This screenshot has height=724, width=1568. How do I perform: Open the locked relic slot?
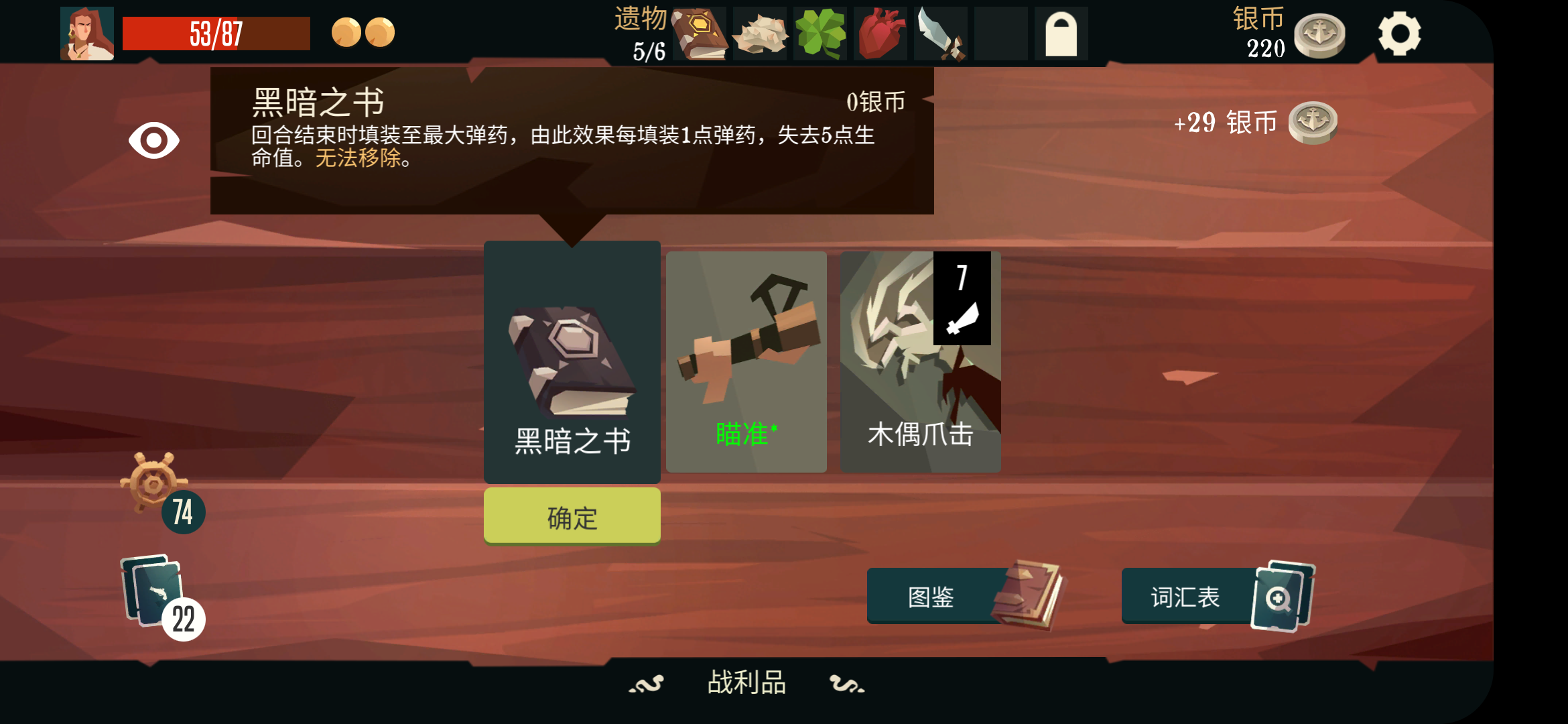[x=1060, y=34]
